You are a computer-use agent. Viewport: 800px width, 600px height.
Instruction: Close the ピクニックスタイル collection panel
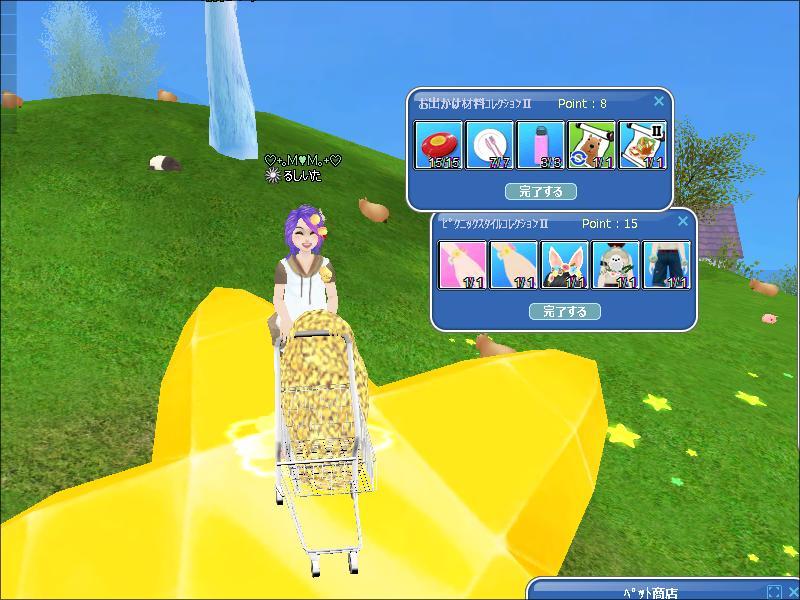coord(683,222)
